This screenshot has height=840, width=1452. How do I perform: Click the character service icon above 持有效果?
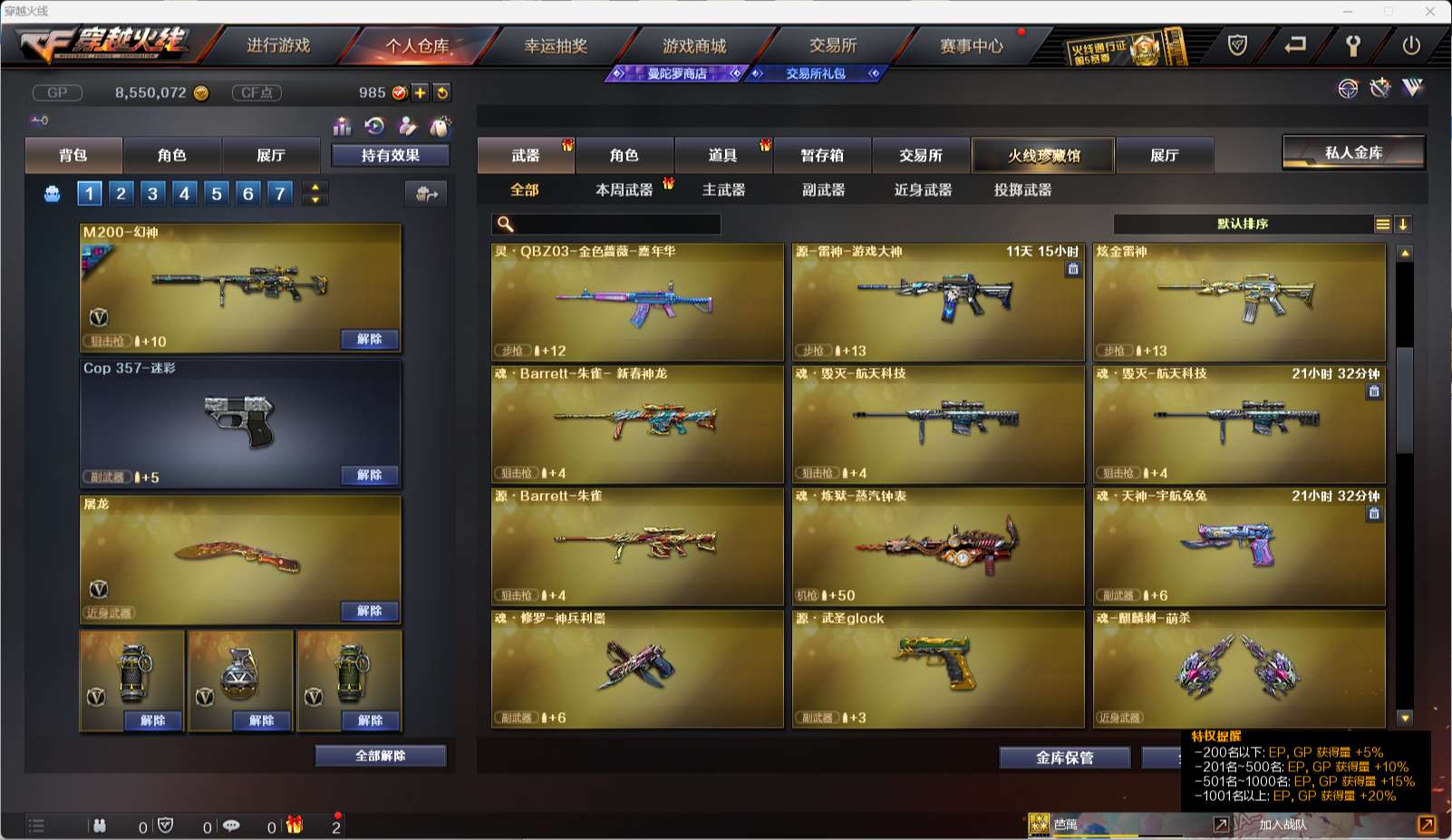tap(407, 127)
